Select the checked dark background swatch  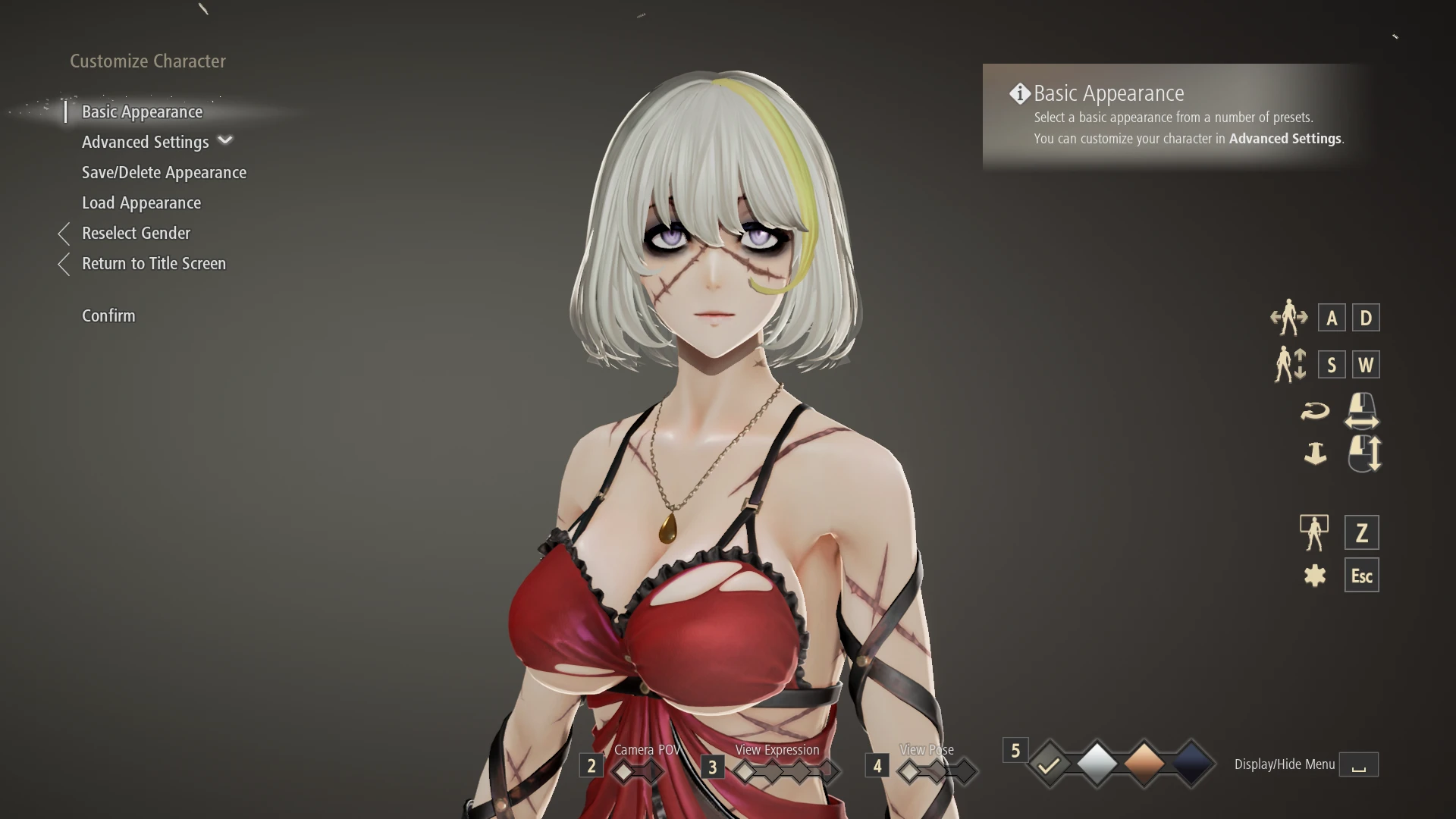1049,764
